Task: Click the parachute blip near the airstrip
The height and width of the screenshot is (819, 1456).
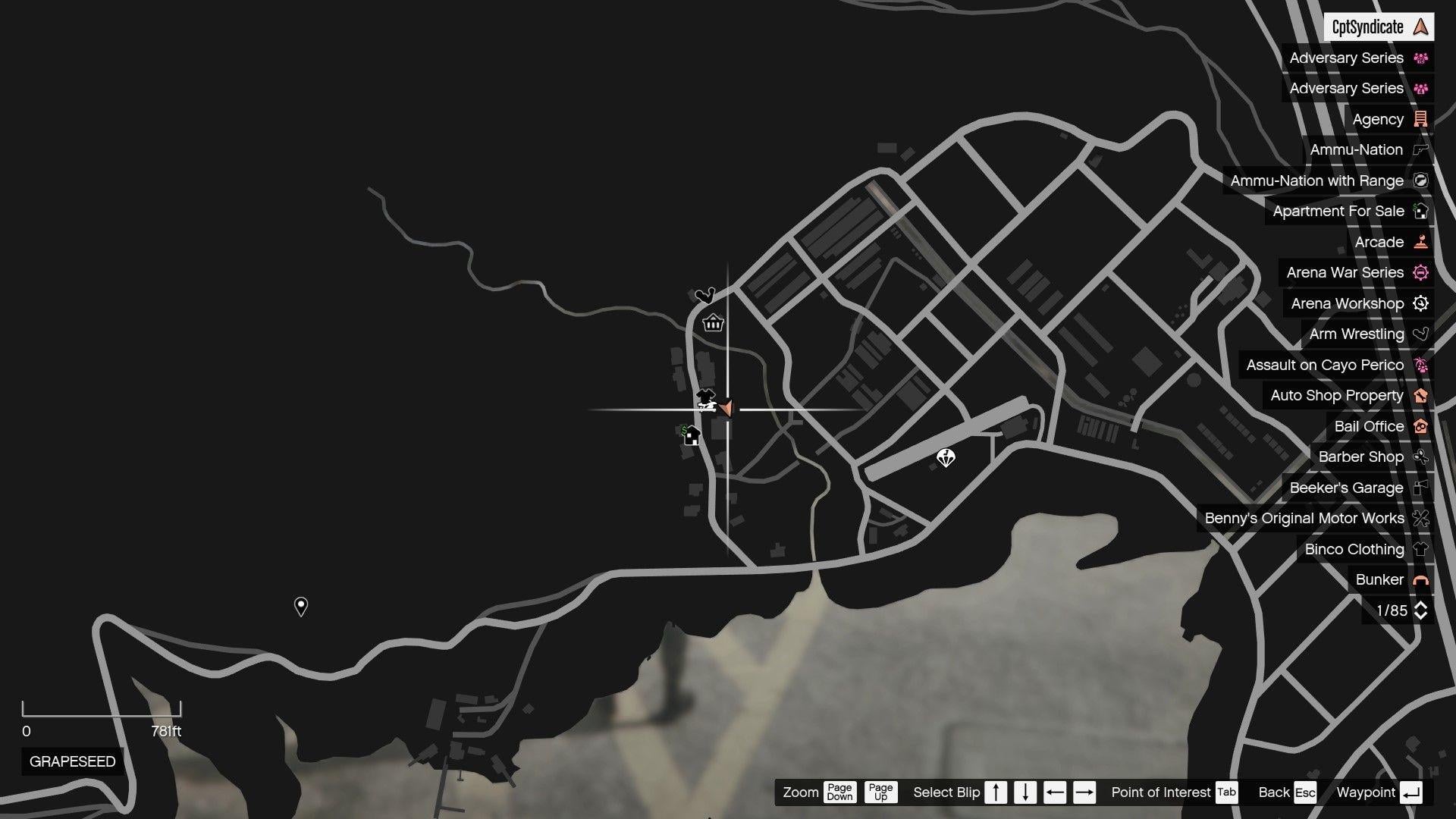Action: [x=945, y=457]
